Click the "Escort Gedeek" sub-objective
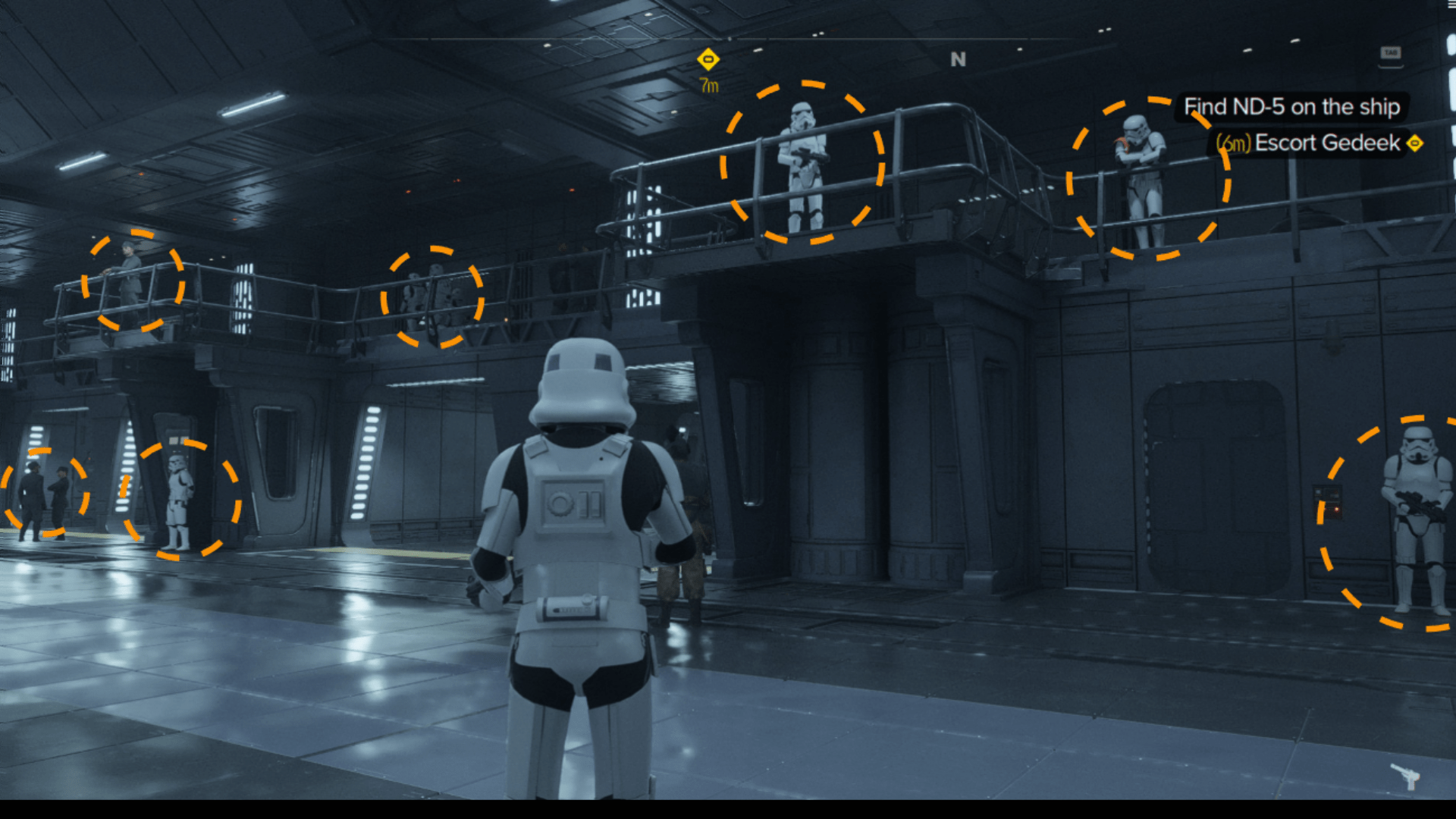 [x=1327, y=143]
